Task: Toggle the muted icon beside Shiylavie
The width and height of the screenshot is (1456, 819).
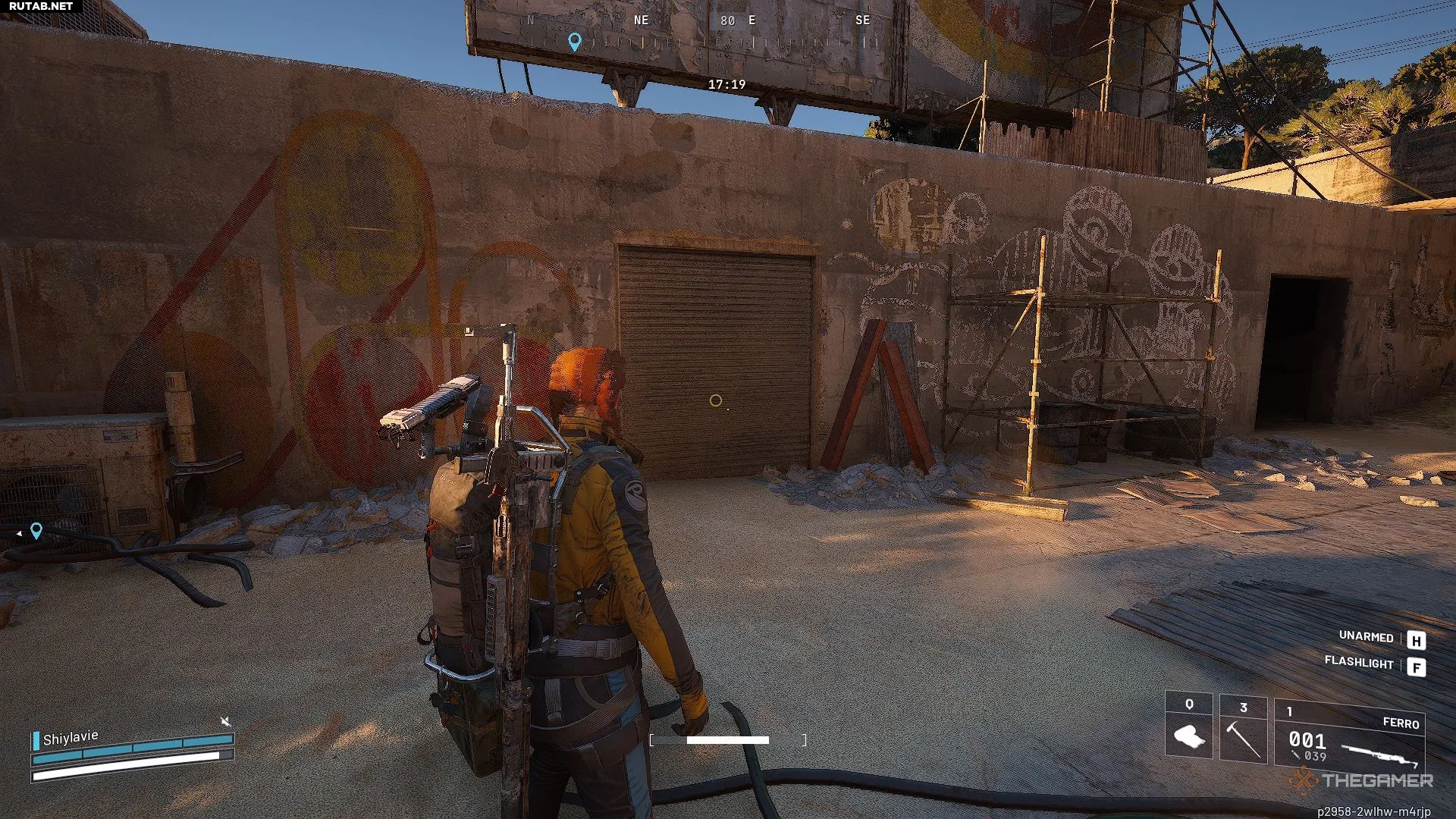Action: coord(225,721)
